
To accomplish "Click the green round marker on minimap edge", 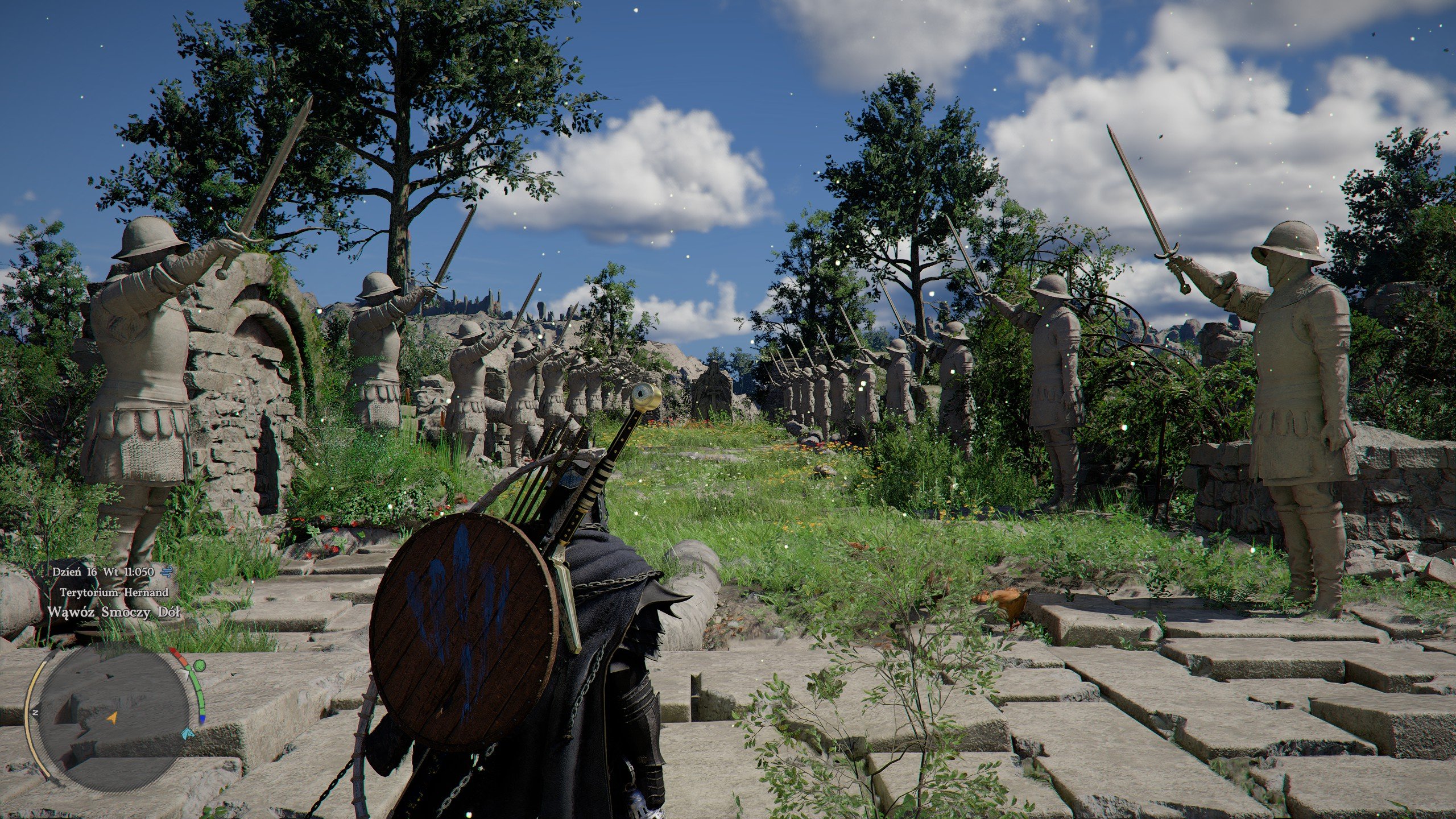I will click(199, 665).
